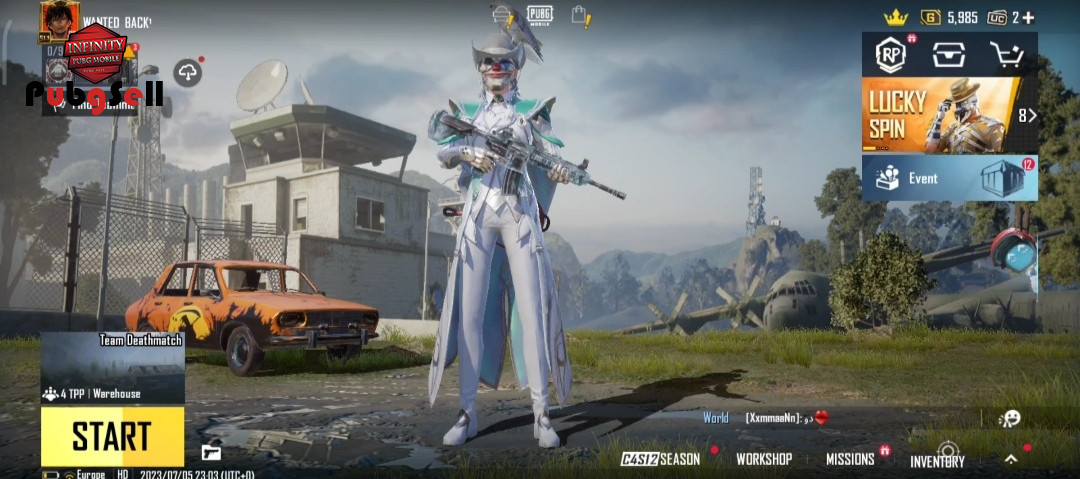Open the Team Deathmatch mode selector
1080x479 pixels.
coord(112,368)
